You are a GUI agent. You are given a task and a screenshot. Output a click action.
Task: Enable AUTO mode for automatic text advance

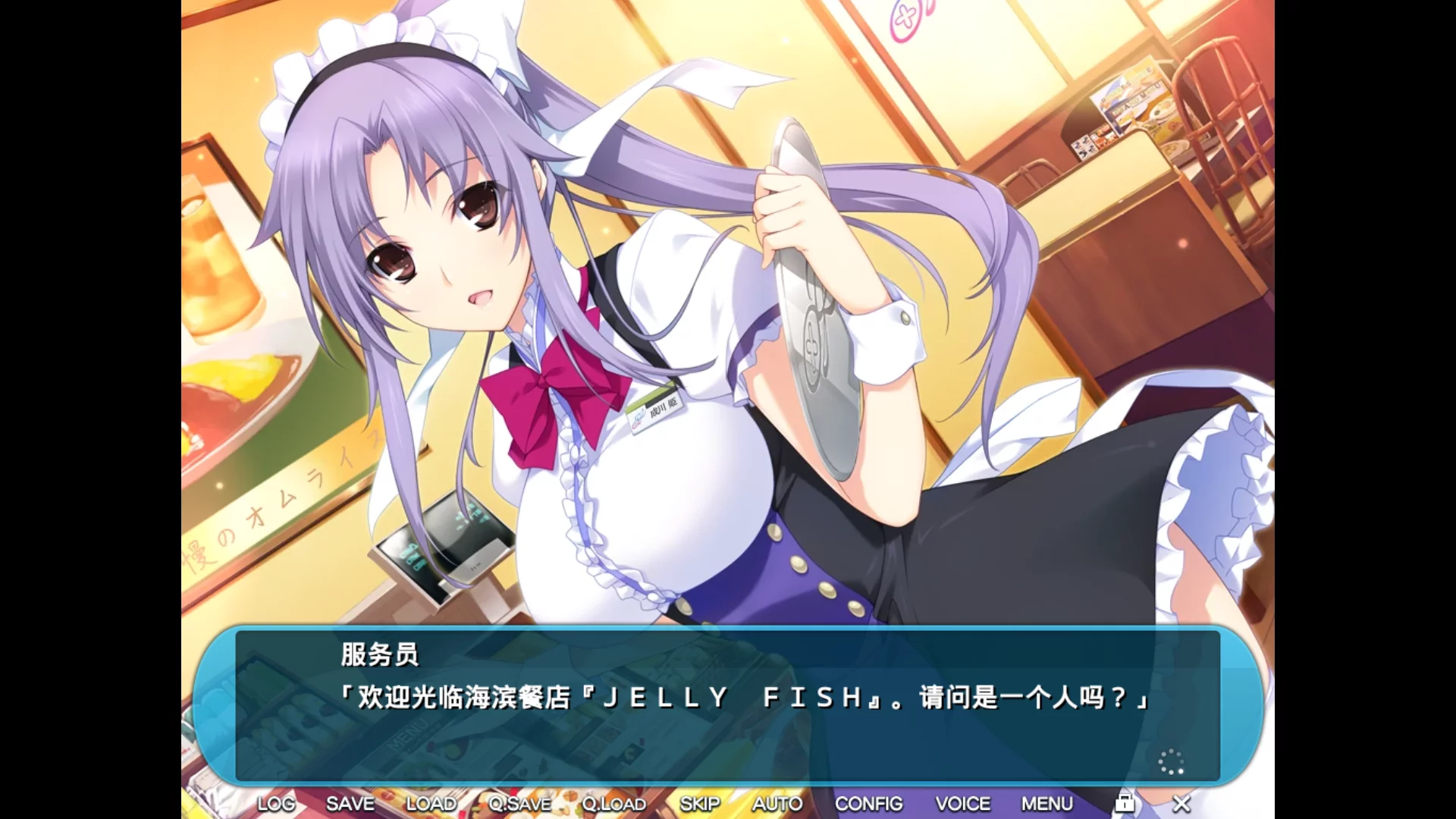(x=777, y=803)
